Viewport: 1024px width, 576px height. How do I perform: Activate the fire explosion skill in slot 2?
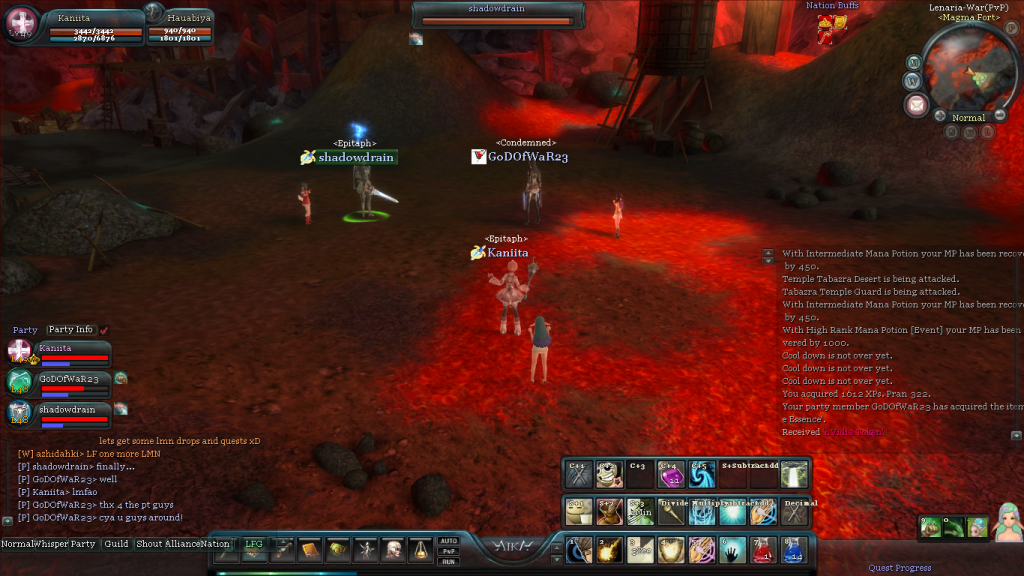tap(608, 550)
